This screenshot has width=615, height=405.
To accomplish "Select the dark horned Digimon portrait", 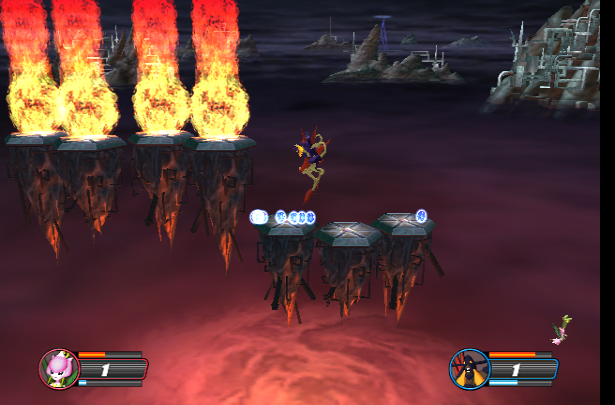I will coord(468,368).
